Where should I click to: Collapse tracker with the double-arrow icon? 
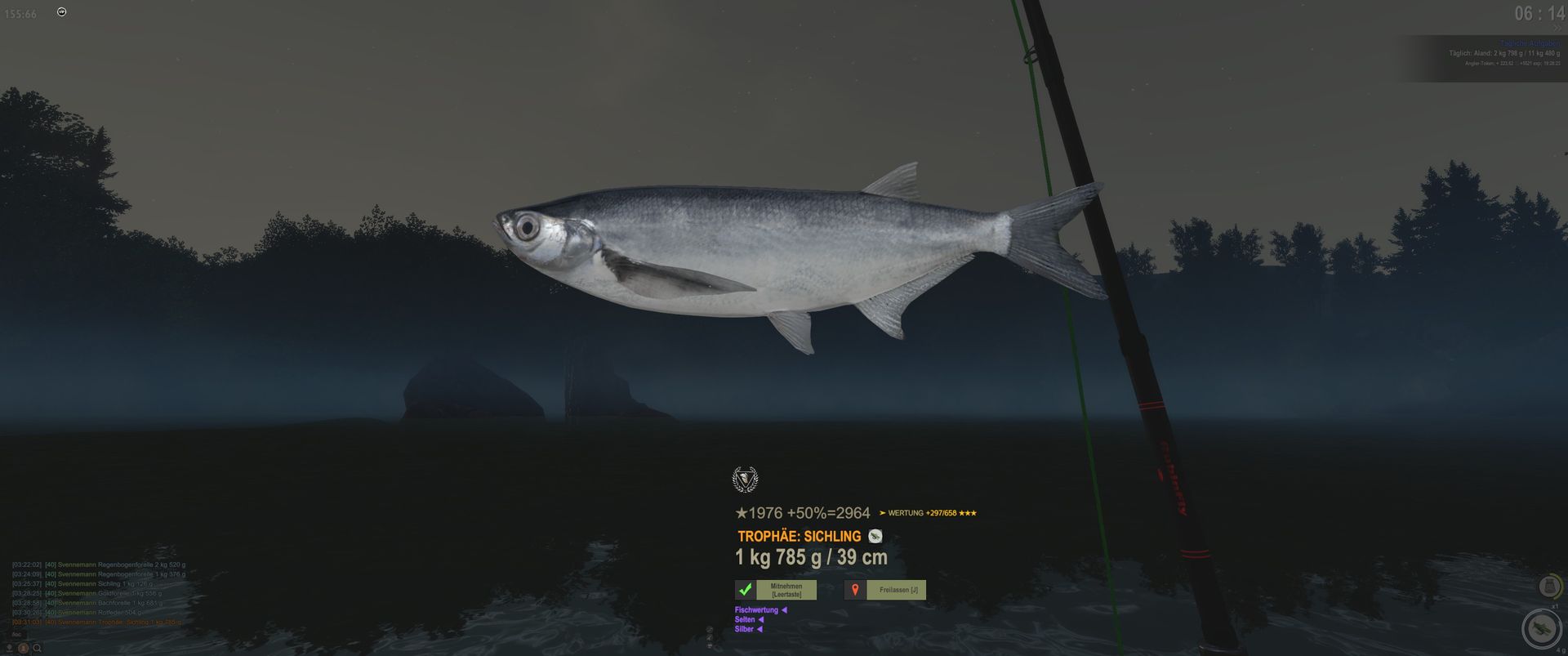pyautogui.click(x=1557, y=29)
